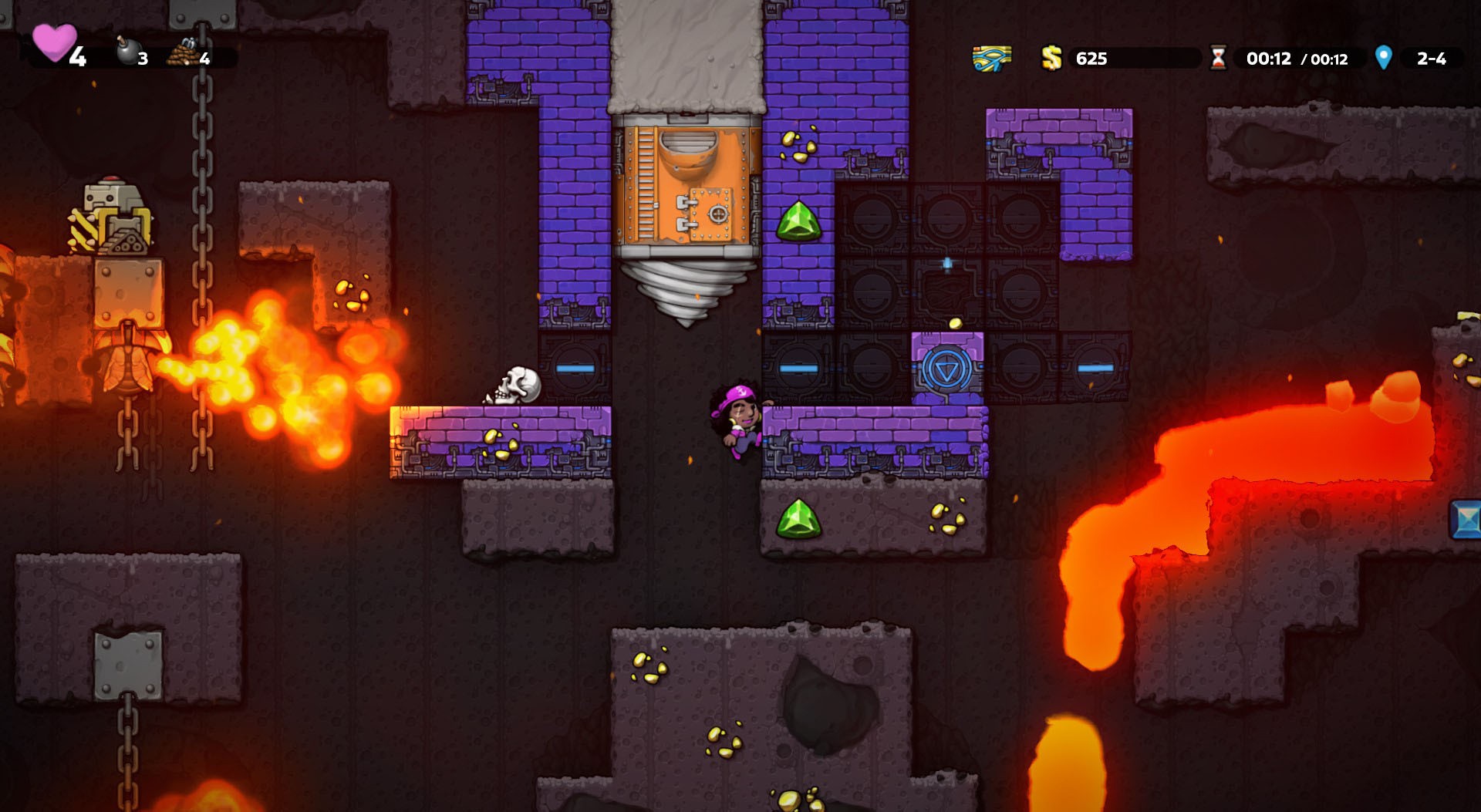
Task: Click the blue level marker pin icon
Action: click(x=1385, y=57)
